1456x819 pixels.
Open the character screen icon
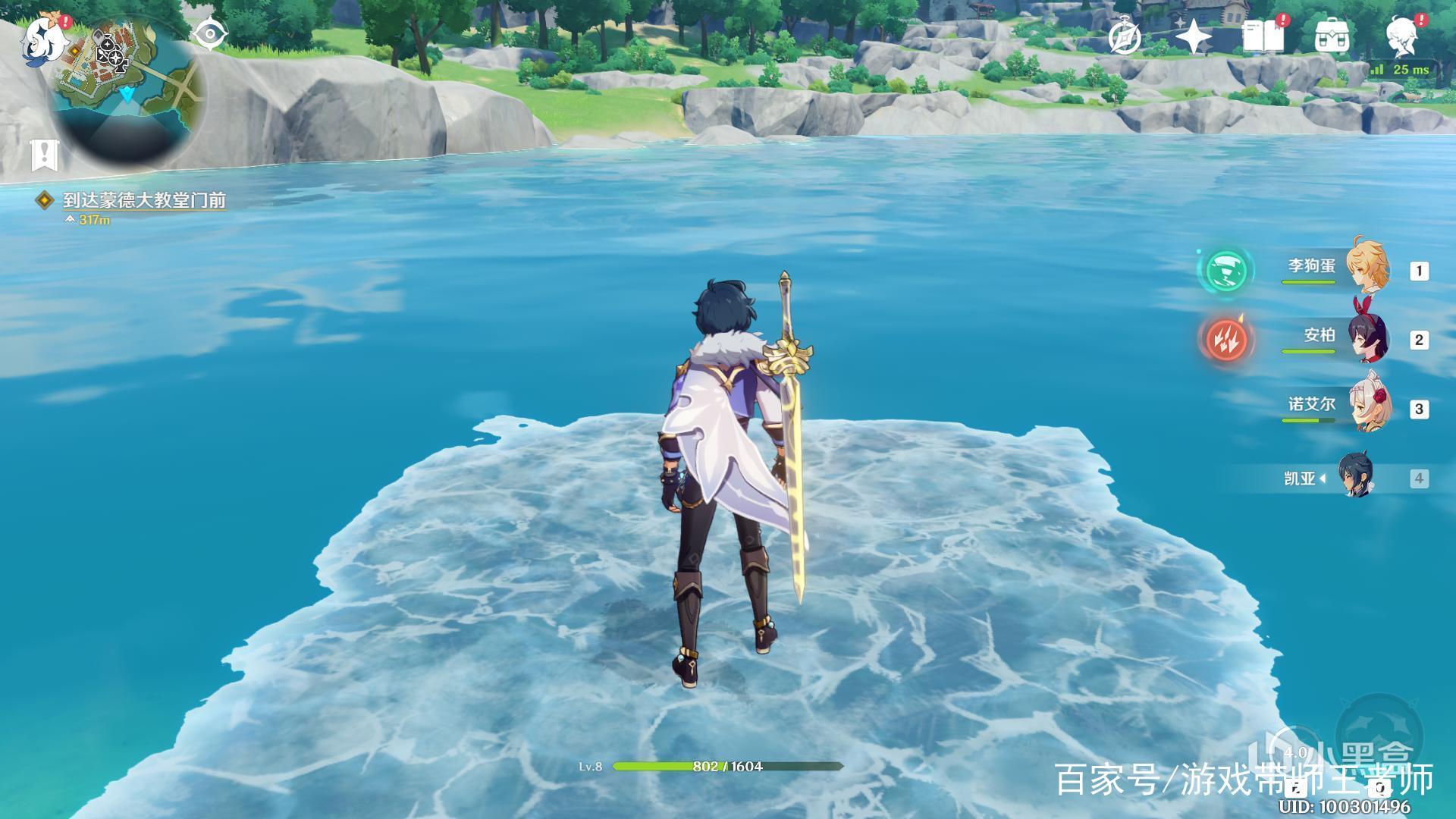pos(1402,37)
